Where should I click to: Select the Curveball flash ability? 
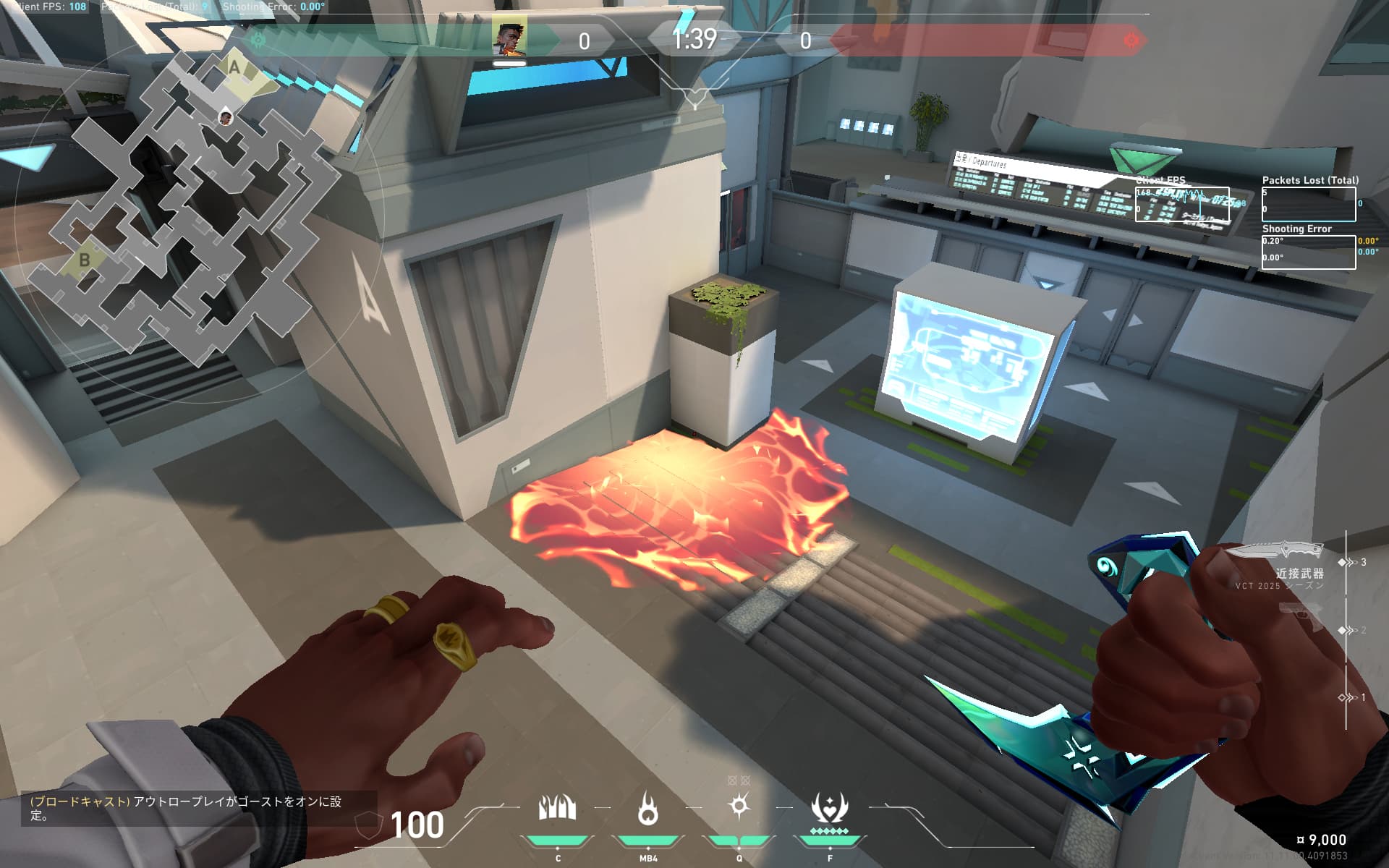[739, 806]
